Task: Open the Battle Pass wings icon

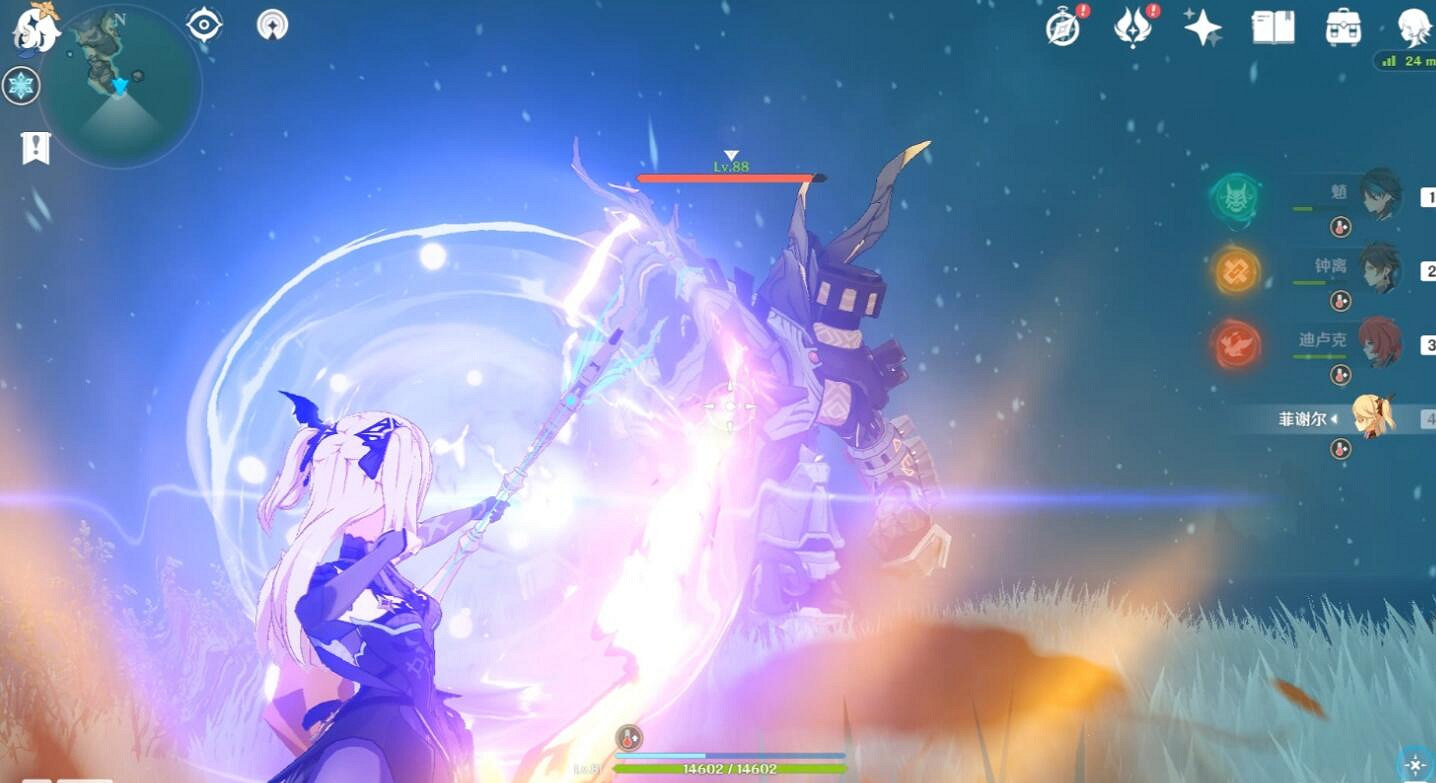Action: pyautogui.click(x=1134, y=30)
